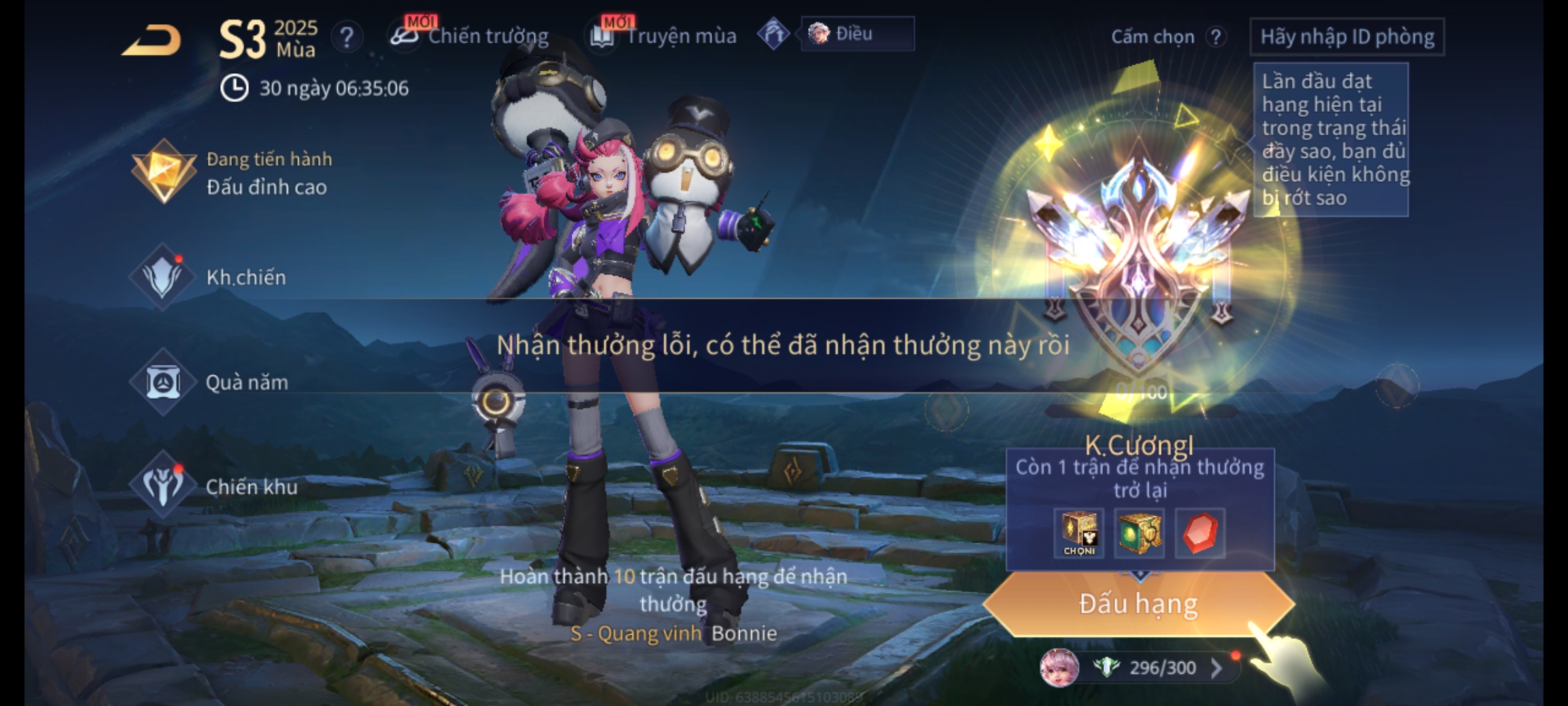1568x706 pixels.
Task: Show the Cấm chọn help tooltip
Action: pyautogui.click(x=1216, y=37)
